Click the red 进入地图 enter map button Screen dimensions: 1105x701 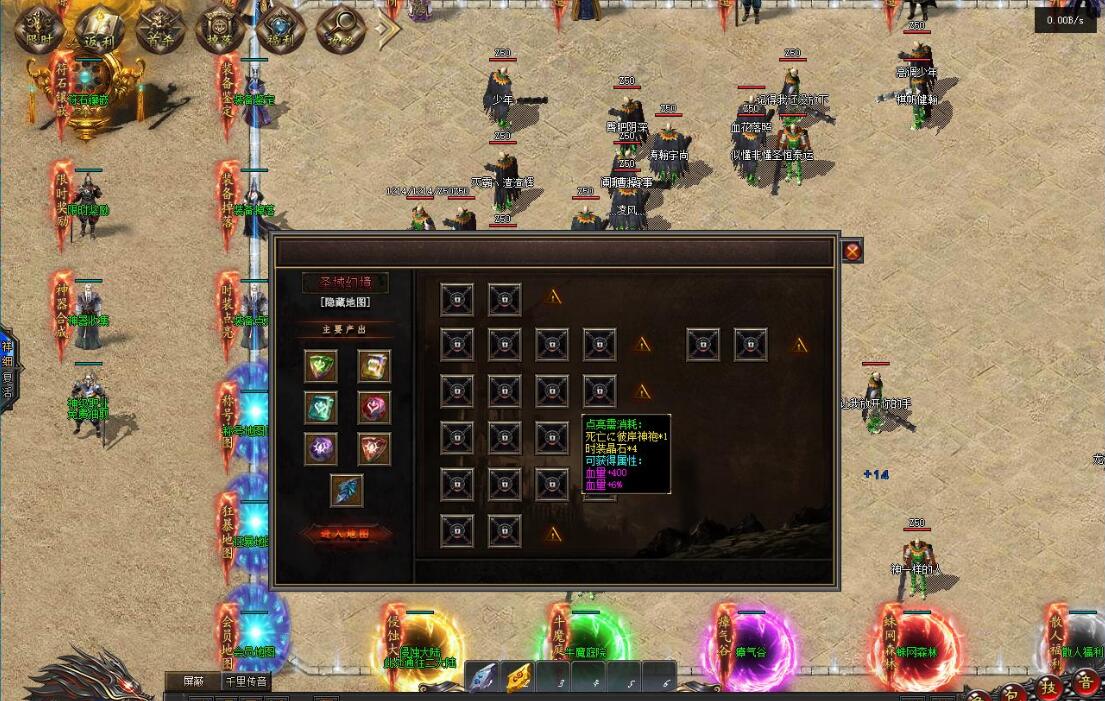point(346,535)
